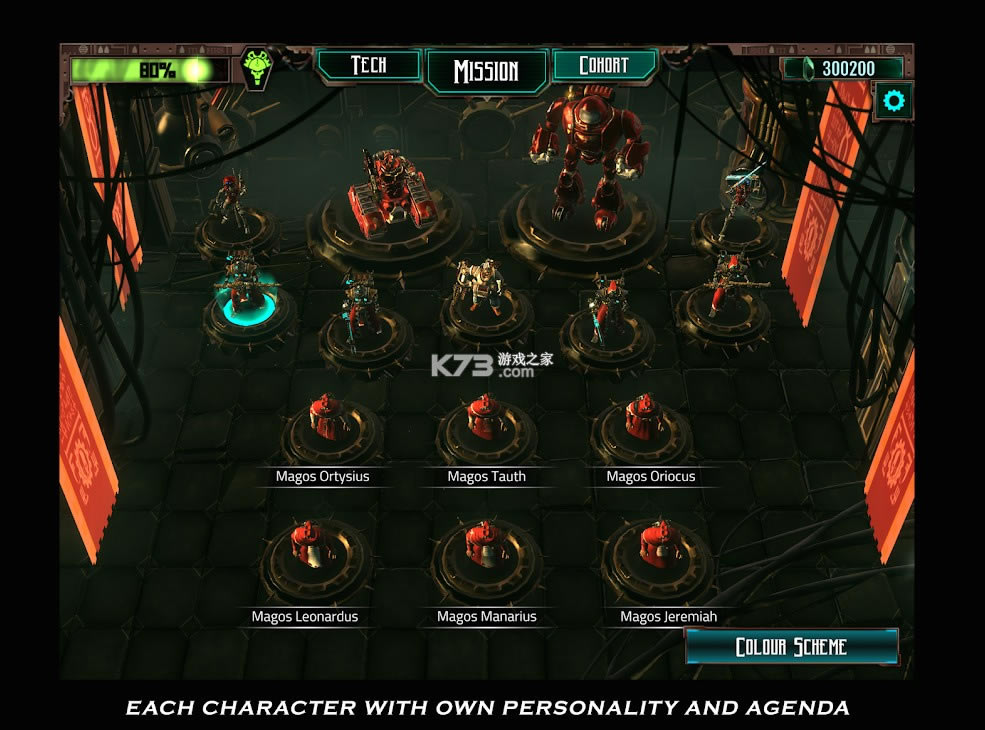Open the Colour Scheme button
Screen dimensions: 985x730
pyautogui.click(x=791, y=647)
